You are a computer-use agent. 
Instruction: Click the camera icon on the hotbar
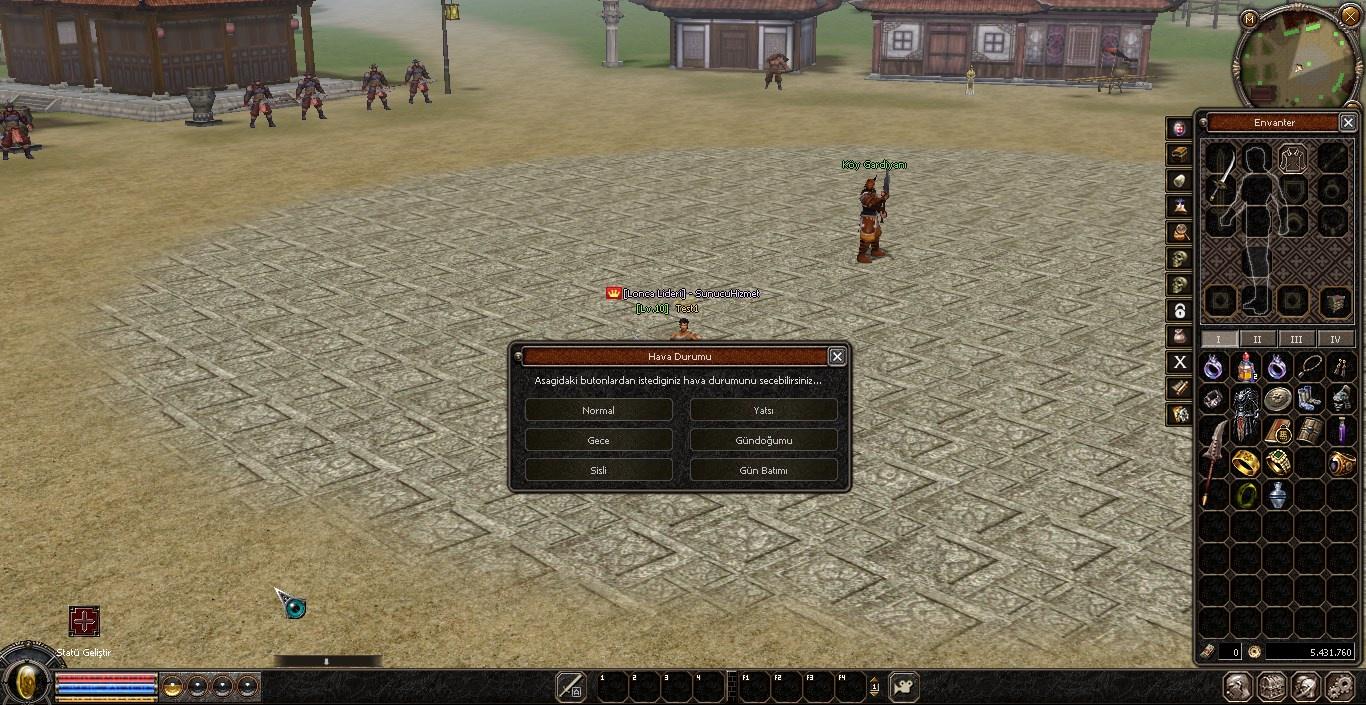[x=904, y=687]
